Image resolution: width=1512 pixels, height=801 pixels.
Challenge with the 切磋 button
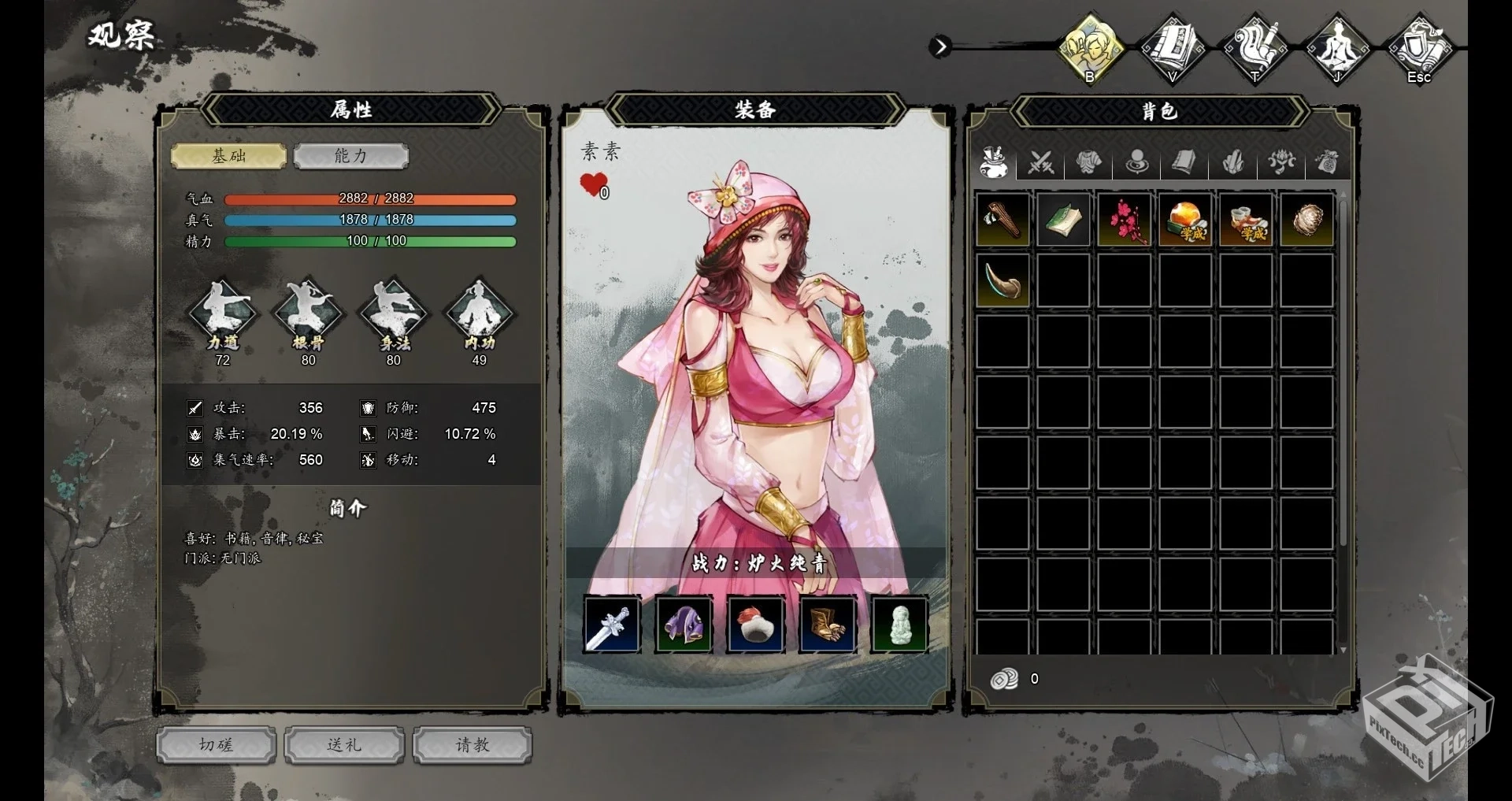click(x=216, y=745)
